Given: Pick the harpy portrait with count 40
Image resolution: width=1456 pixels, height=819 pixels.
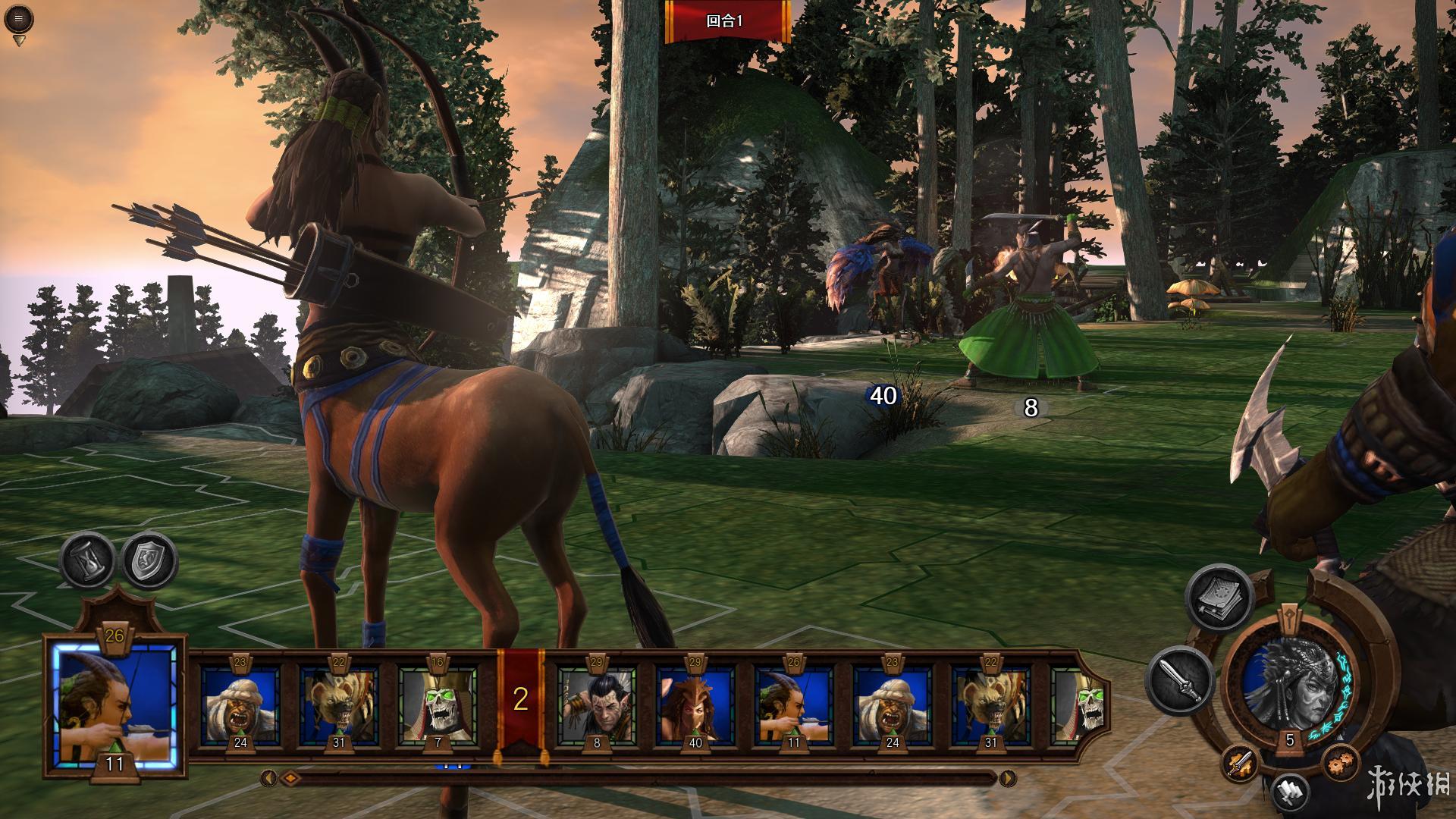Looking at the screenshot, I should 695,705.
